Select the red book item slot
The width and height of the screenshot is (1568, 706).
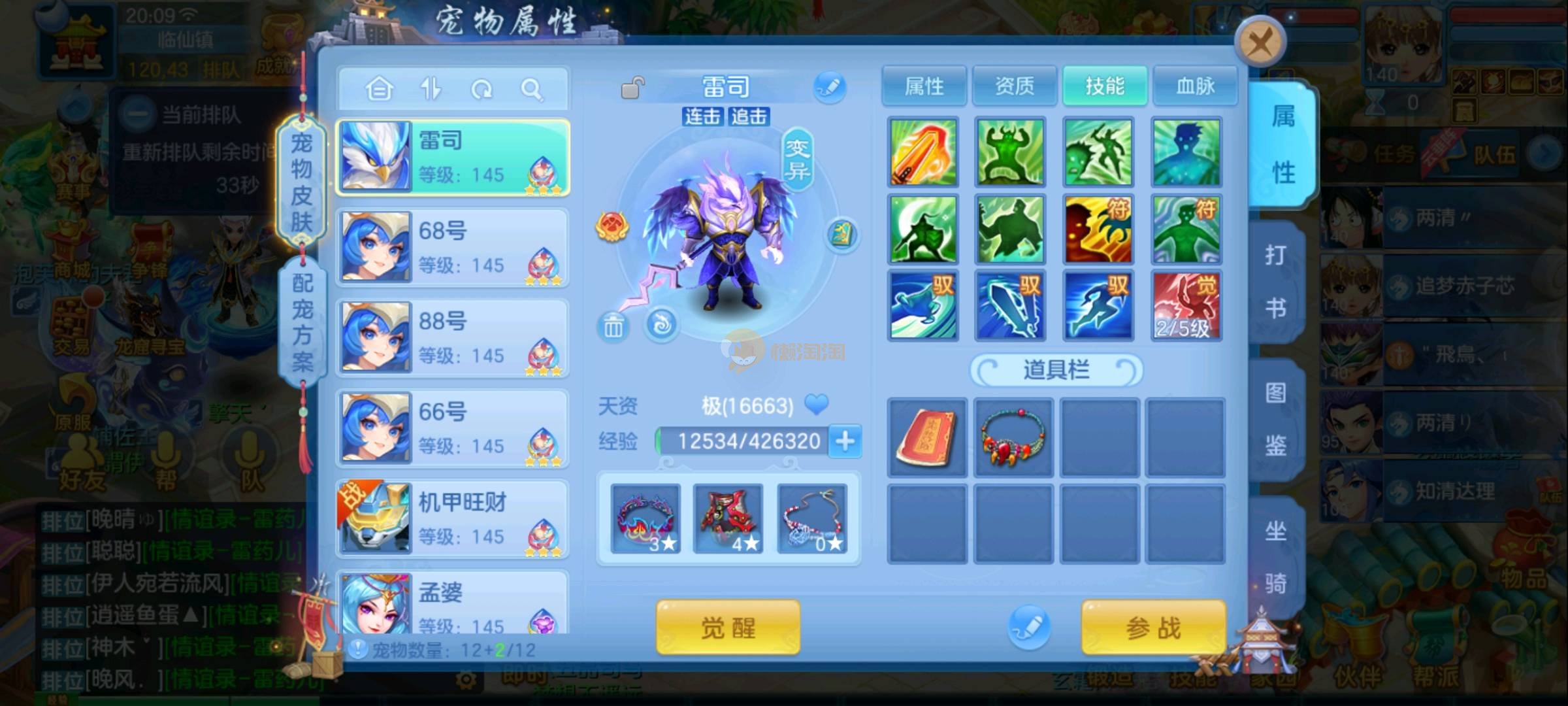pyautogui.click(x=926, y=437)
